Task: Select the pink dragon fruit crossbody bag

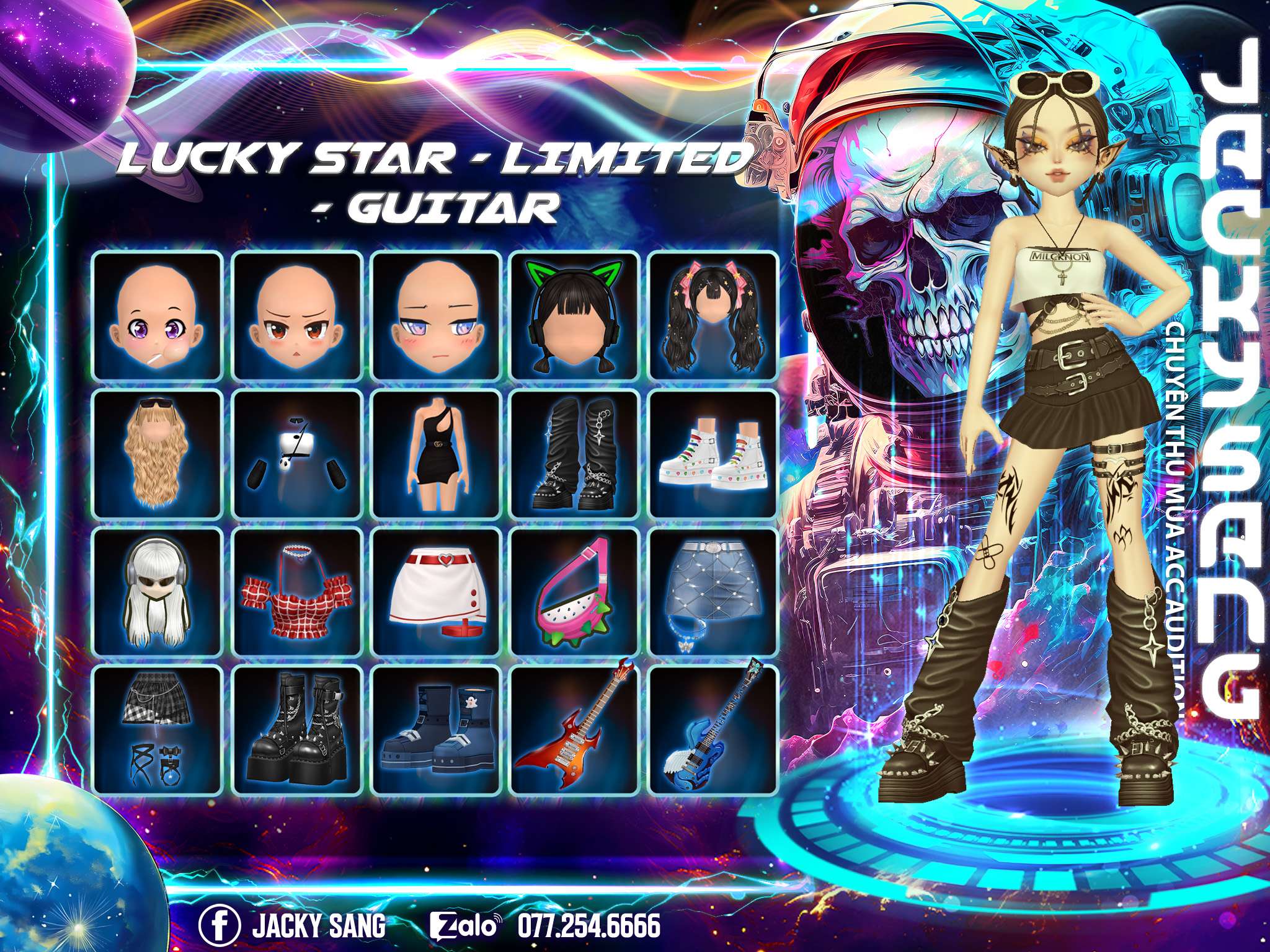Action: tap(575, 593)
